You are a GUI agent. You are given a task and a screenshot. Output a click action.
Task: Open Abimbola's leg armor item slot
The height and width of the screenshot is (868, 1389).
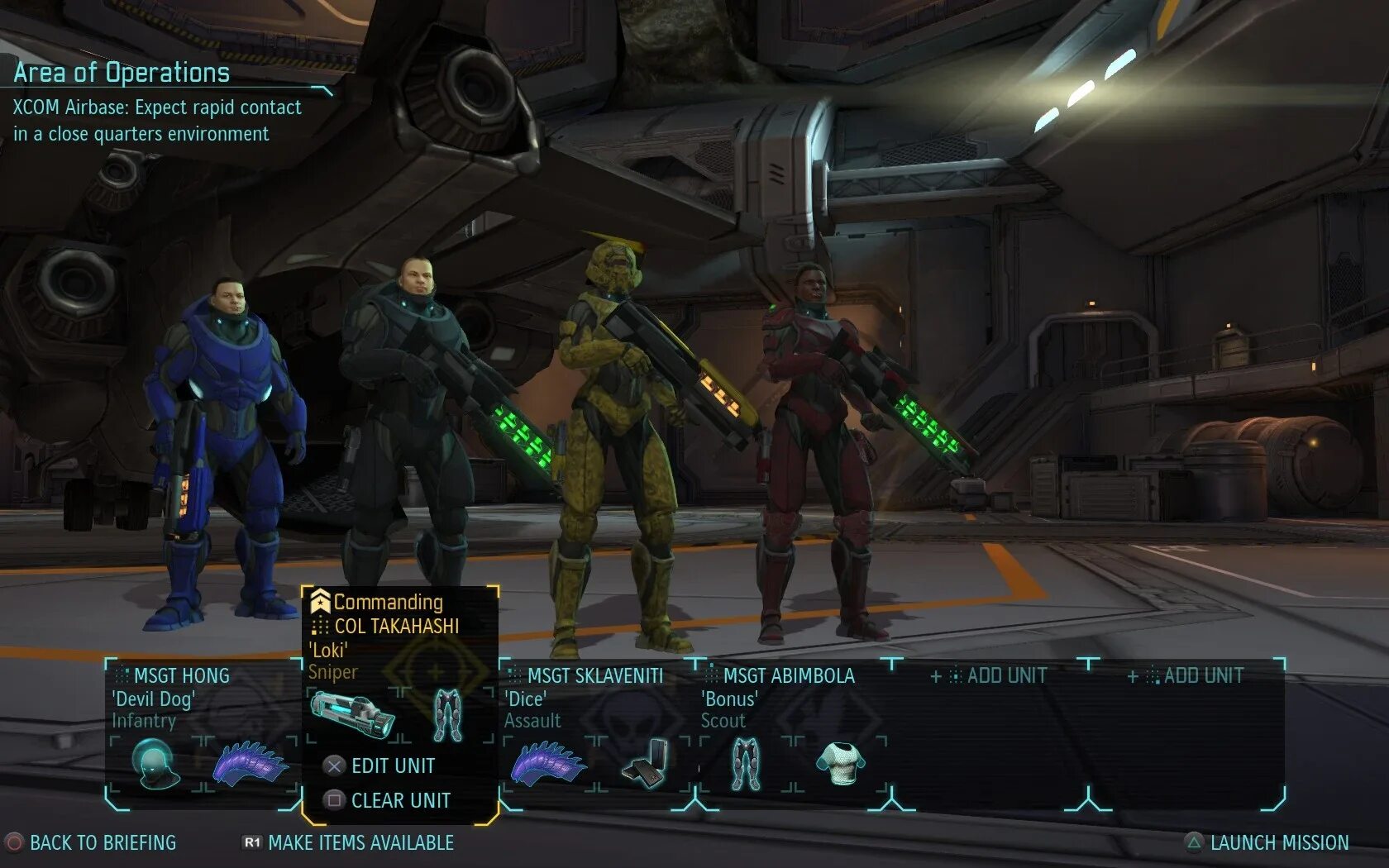(x=746, y=762)
